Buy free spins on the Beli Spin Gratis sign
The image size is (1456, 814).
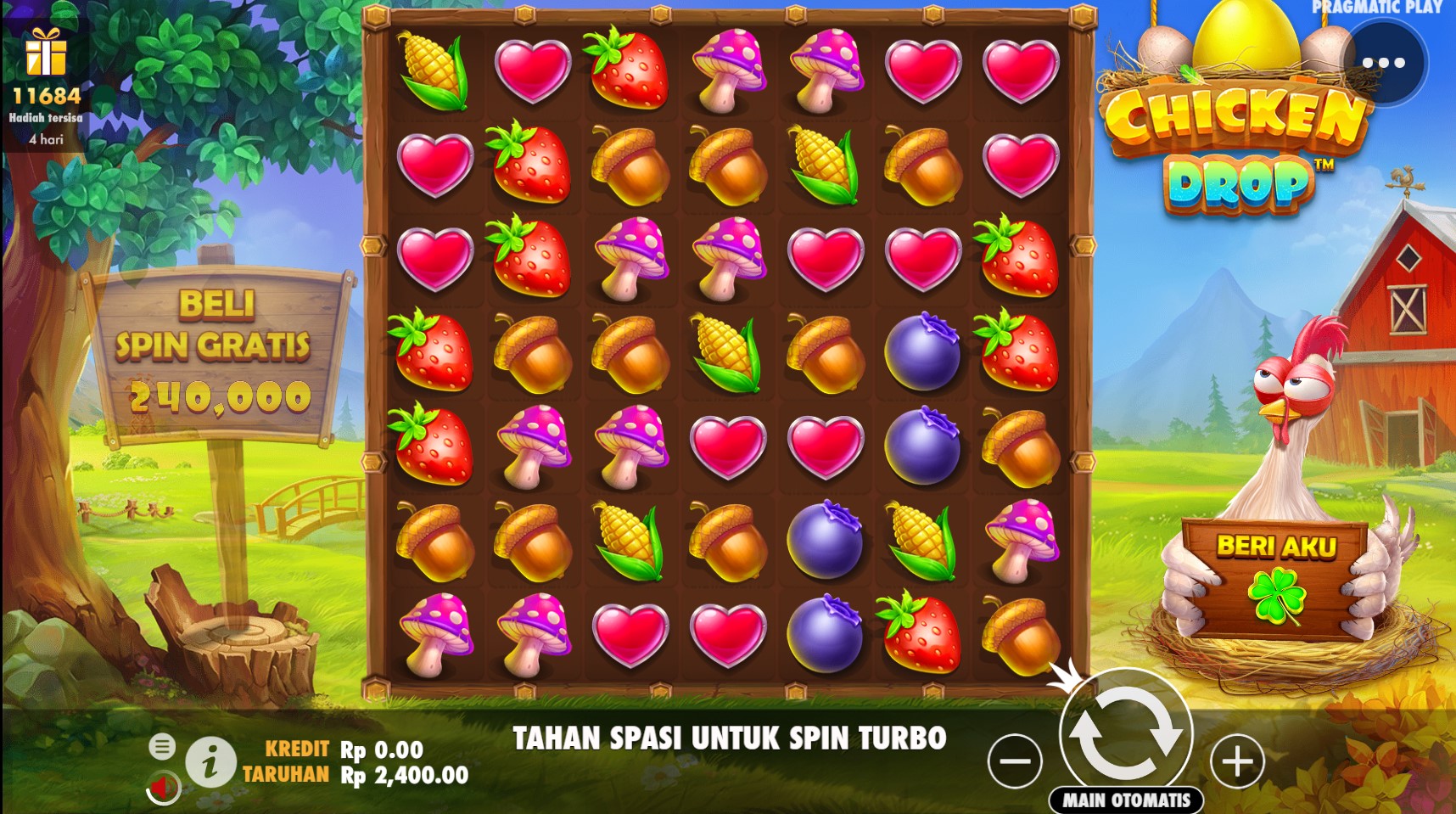coord(216,351)
